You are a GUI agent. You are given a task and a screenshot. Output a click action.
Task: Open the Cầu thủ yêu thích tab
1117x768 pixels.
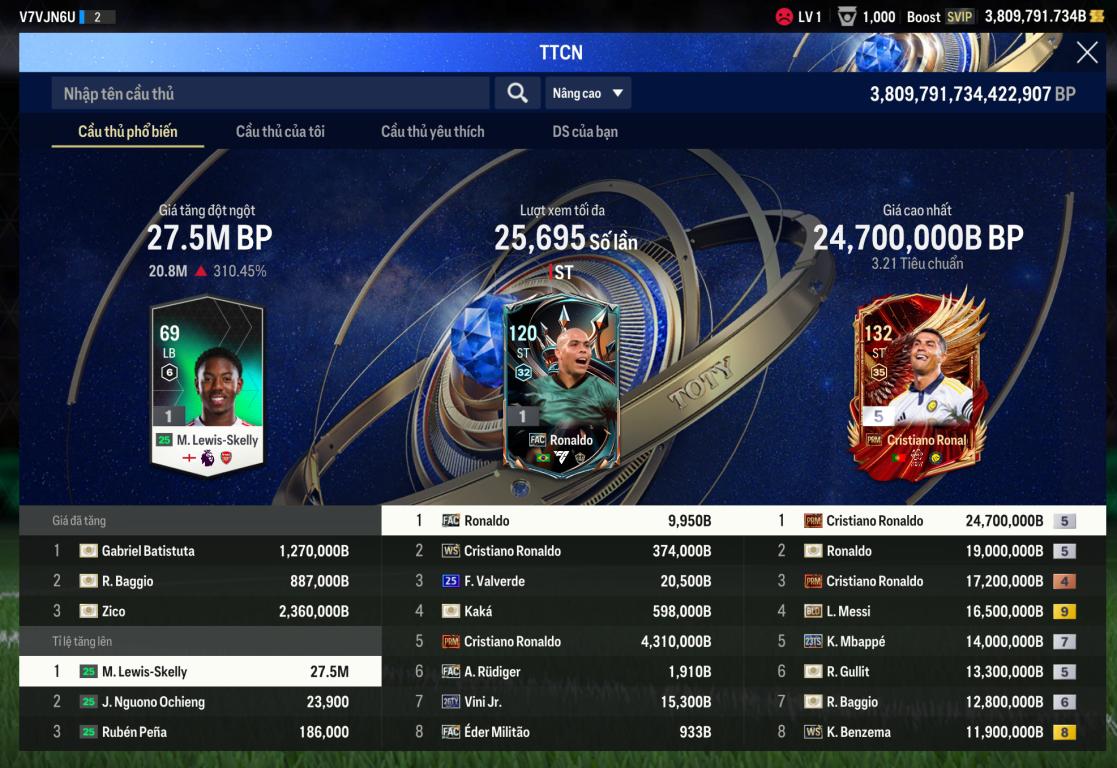click(432, 131)
